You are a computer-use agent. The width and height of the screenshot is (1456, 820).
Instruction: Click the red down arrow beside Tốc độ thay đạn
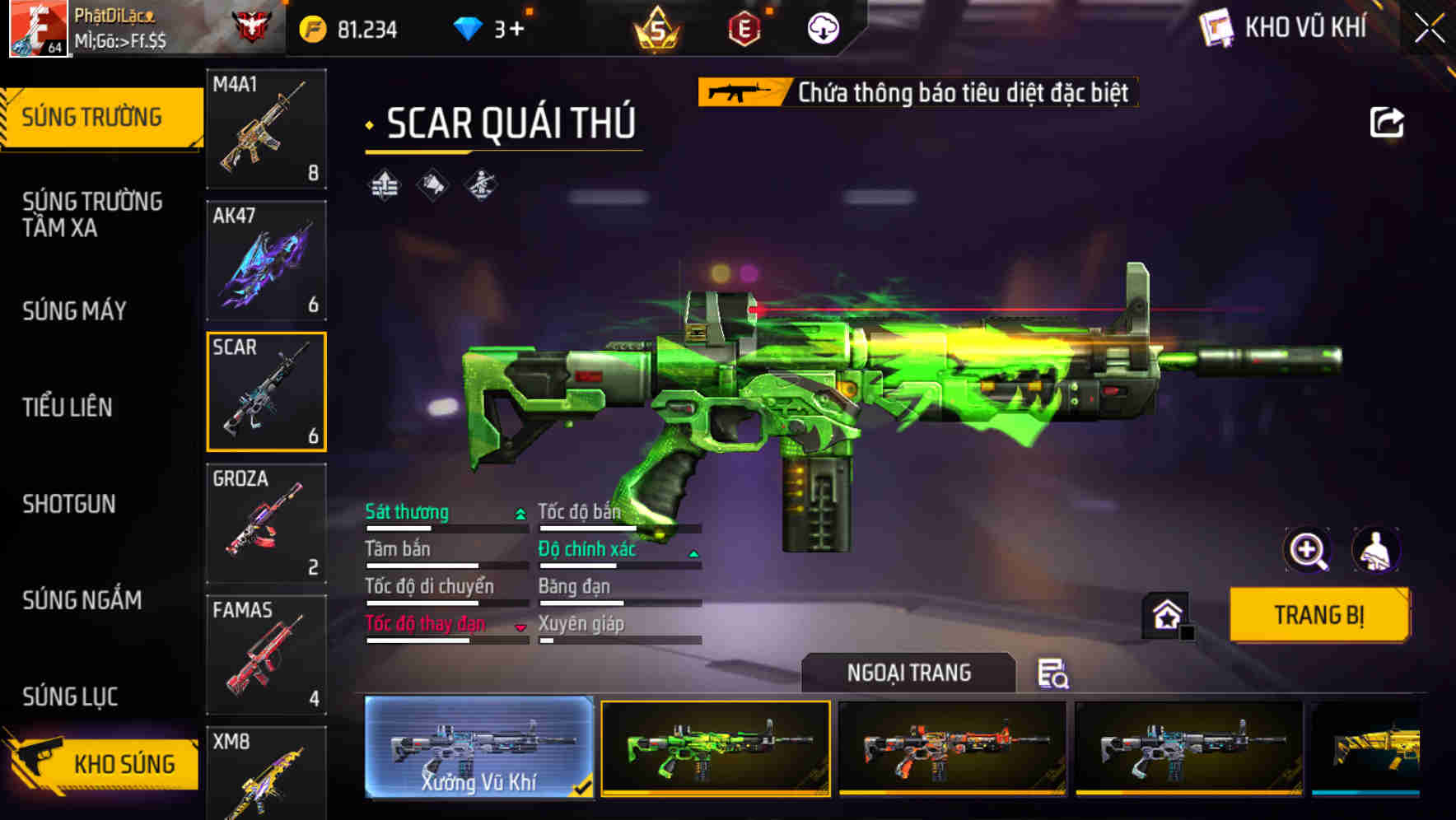point(519,627)
